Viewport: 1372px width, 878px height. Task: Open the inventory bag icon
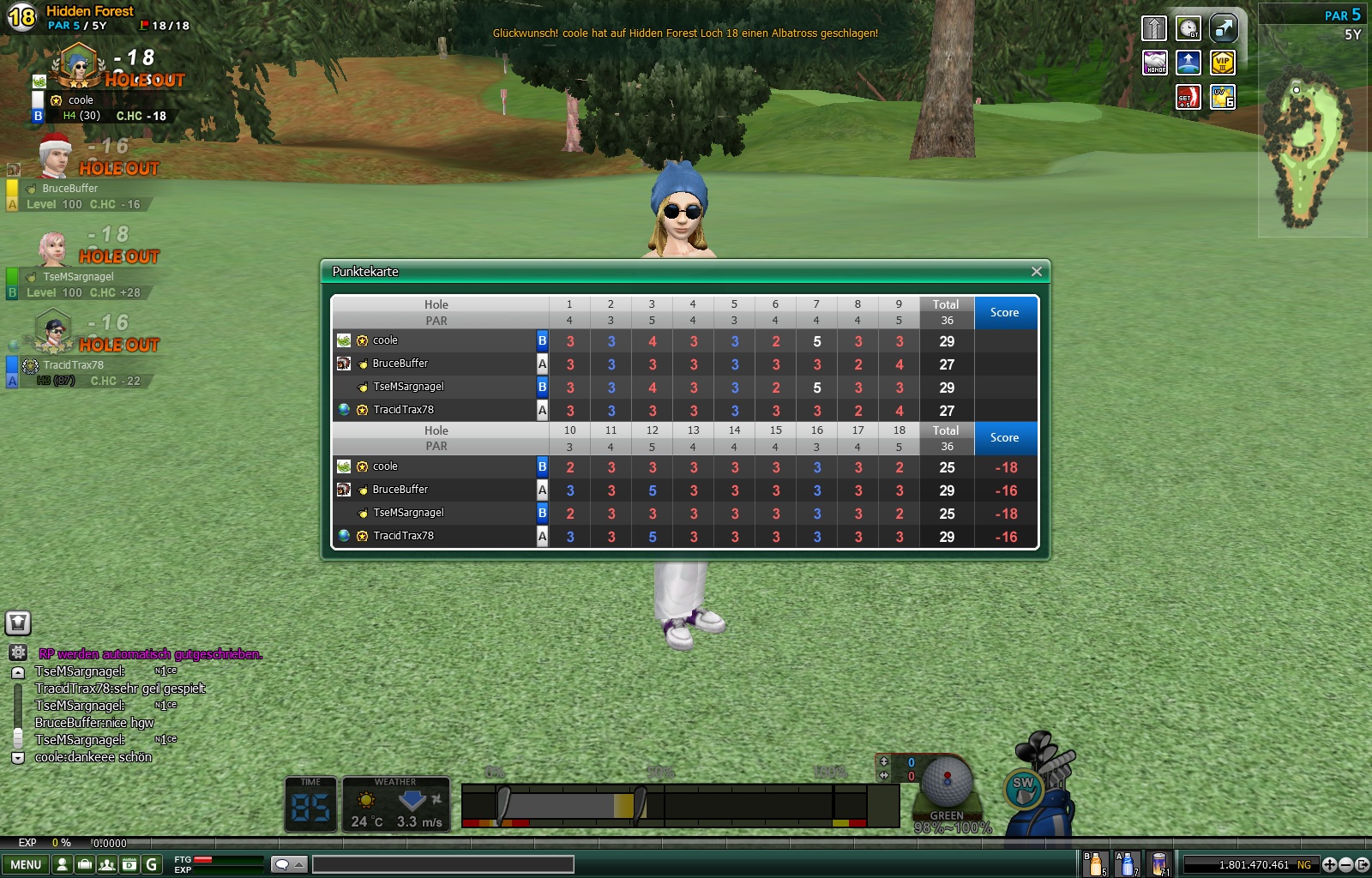pyautogui.click(x=85, y=864)
